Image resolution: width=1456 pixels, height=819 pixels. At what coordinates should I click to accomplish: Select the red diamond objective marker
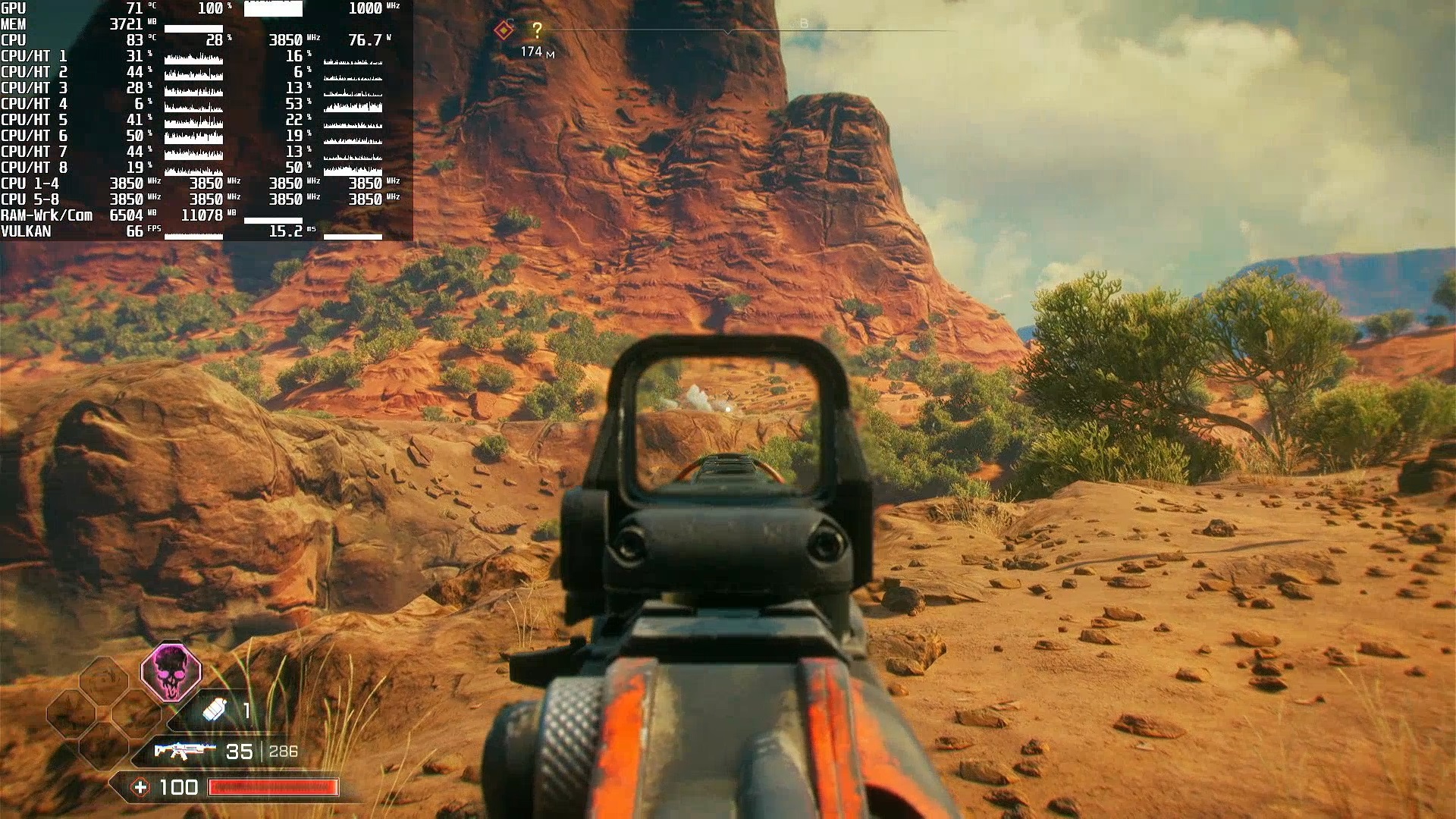[503, 30]
